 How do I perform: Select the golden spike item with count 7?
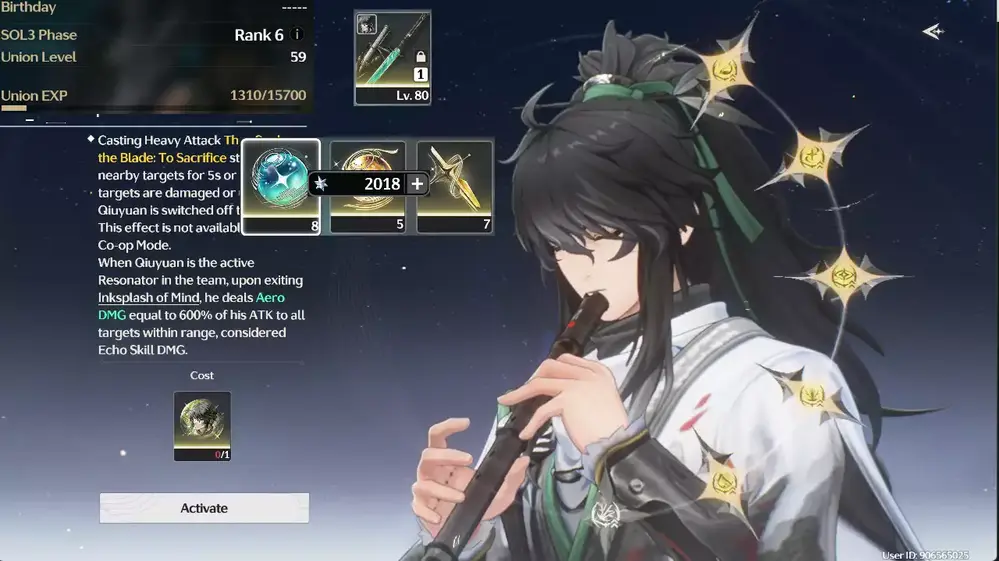(455, 187)
